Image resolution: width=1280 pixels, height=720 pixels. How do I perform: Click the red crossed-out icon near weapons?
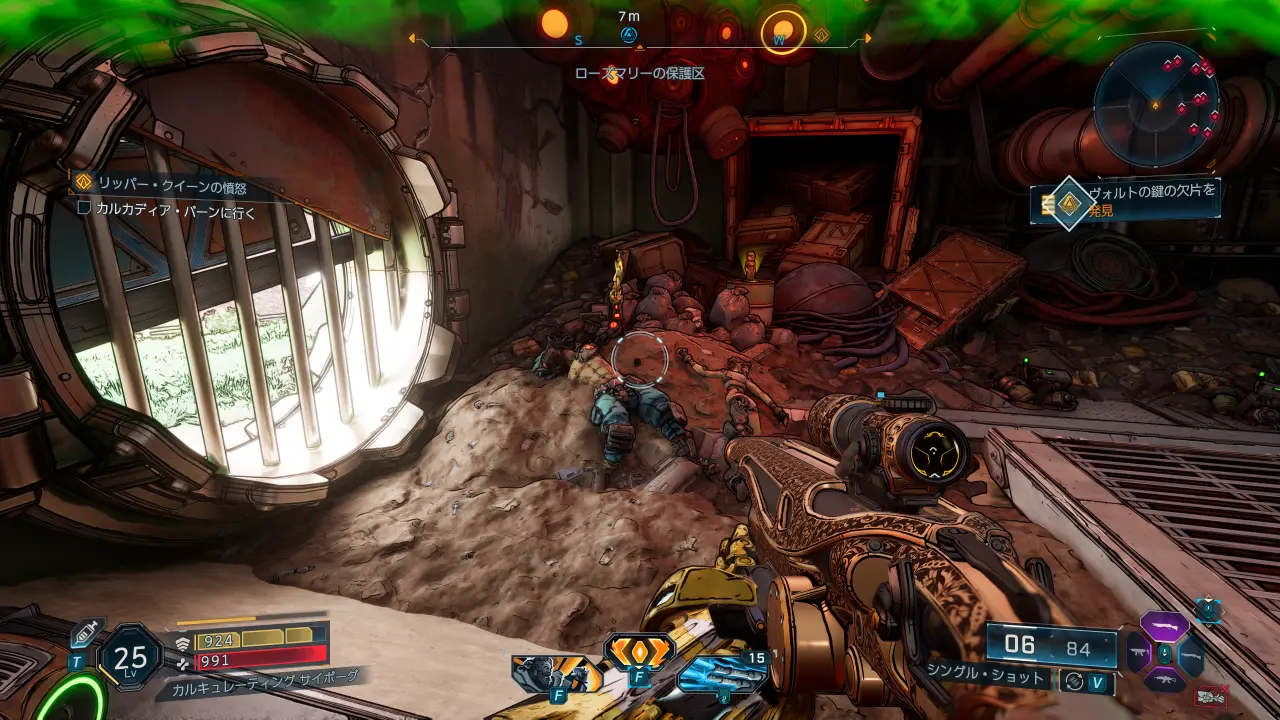click(1212, 695)
